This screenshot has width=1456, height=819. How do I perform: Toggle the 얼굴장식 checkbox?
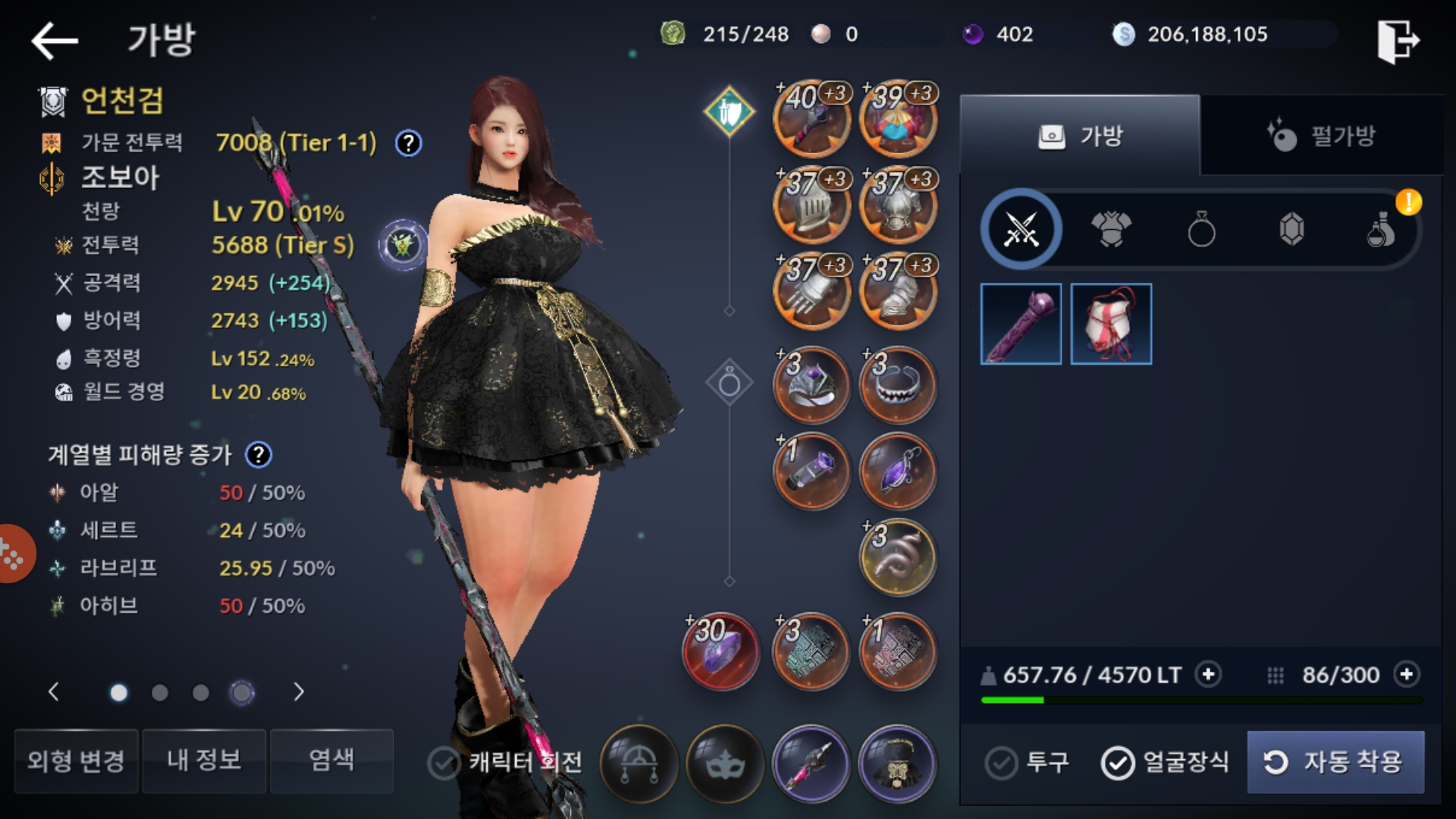tap(1118, 763)
